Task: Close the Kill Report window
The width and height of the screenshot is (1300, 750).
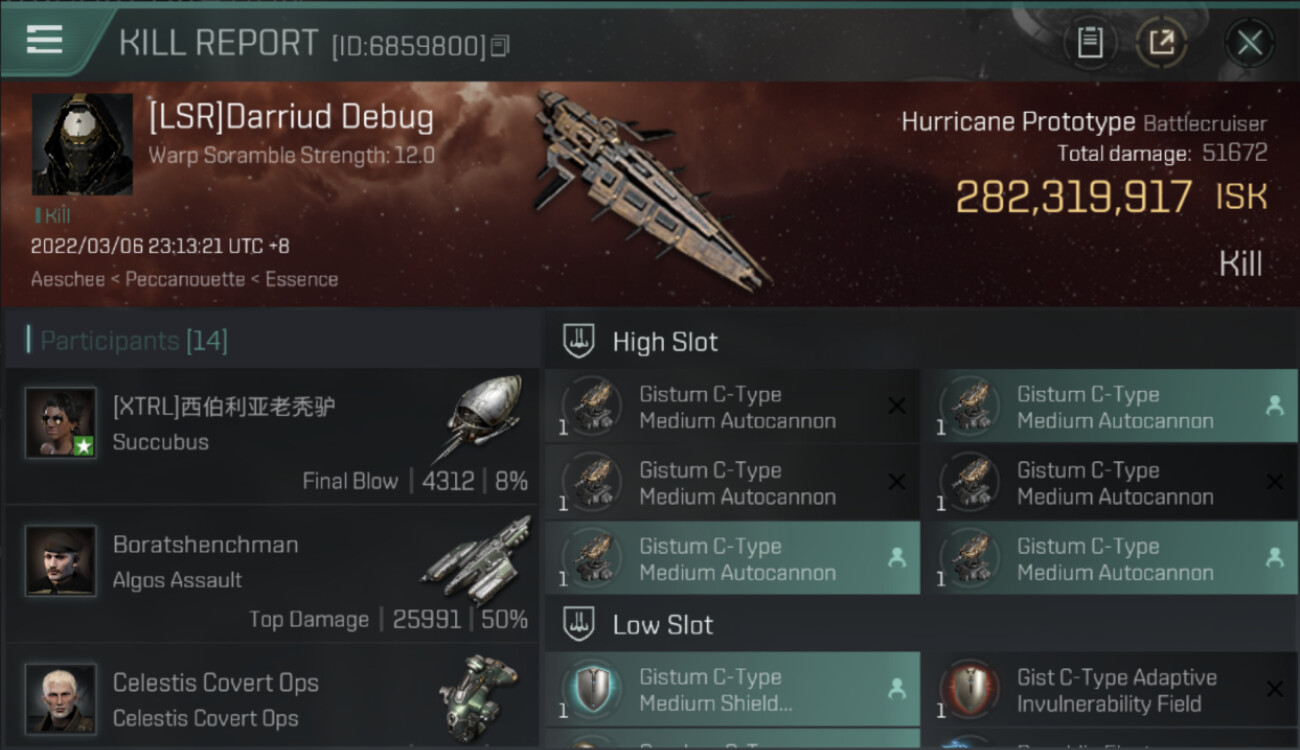Action: (x=1249, y=43)
